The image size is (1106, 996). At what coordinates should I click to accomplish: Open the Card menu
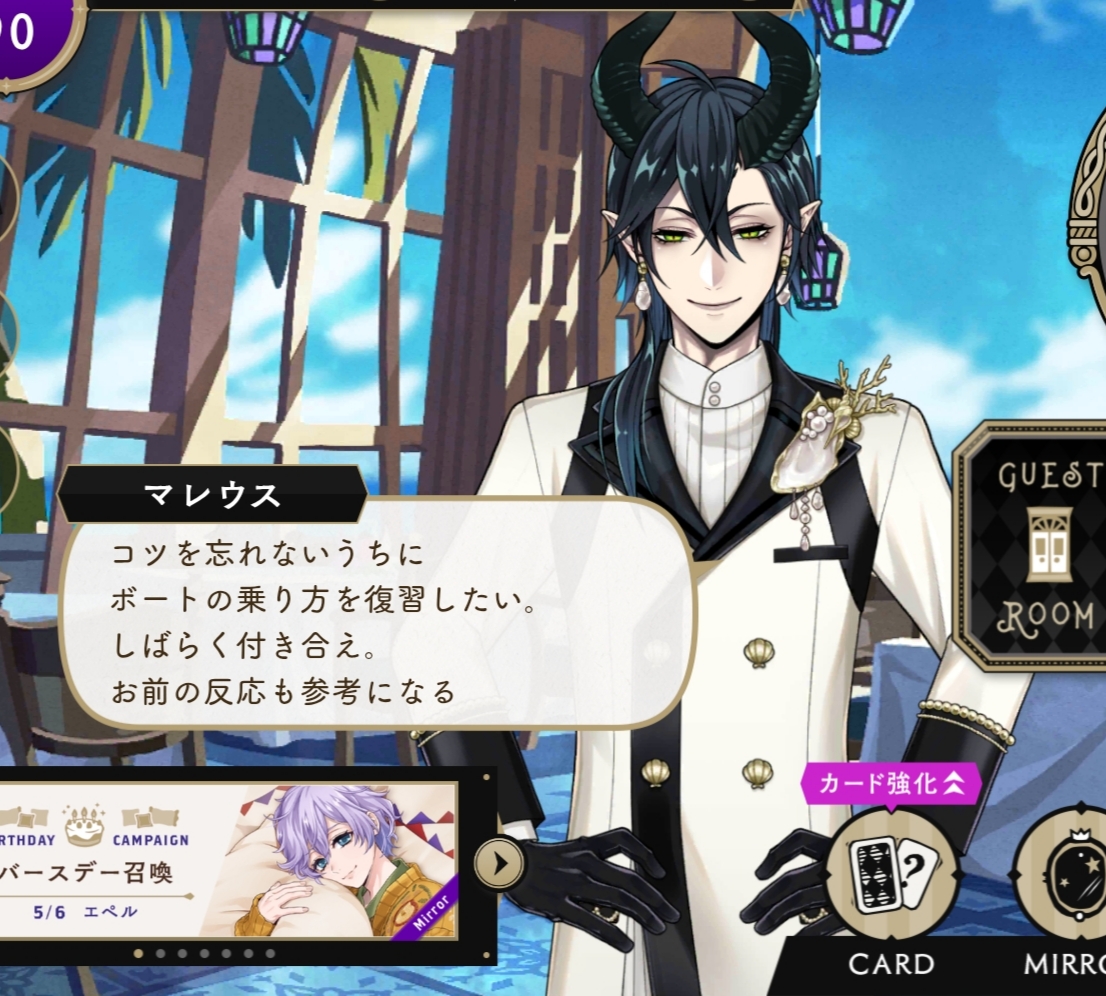[x=891, y=876]
